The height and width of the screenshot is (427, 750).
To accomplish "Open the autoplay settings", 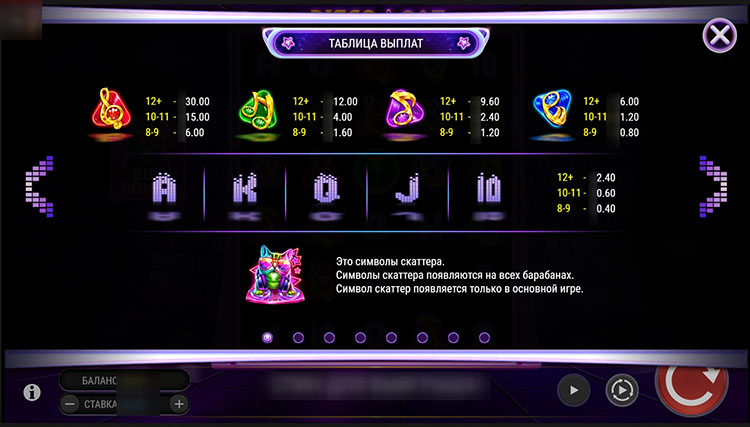I will pyautogui.click(x=620, y=390).
